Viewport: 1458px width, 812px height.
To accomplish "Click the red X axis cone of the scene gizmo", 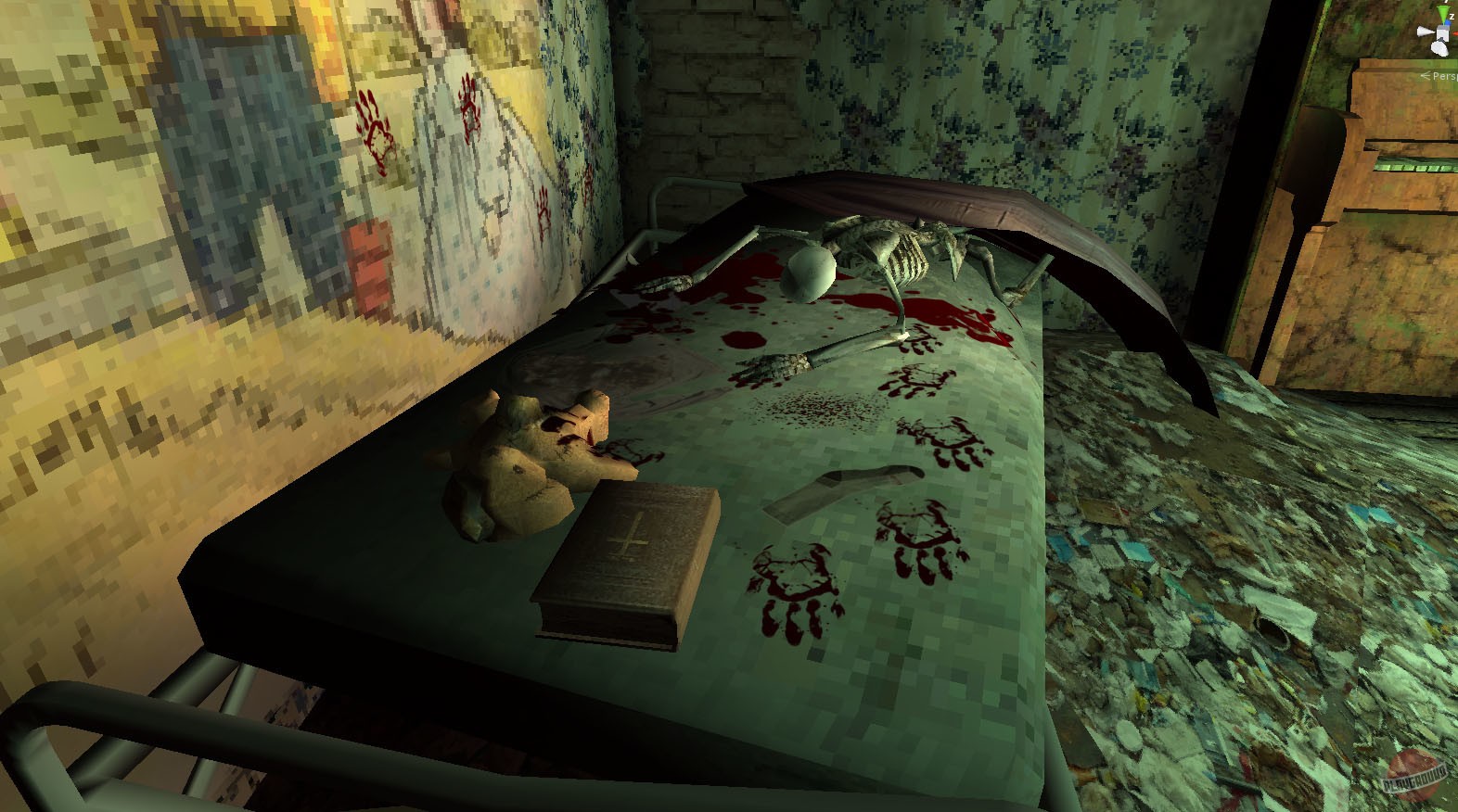I will (1455, 32).
